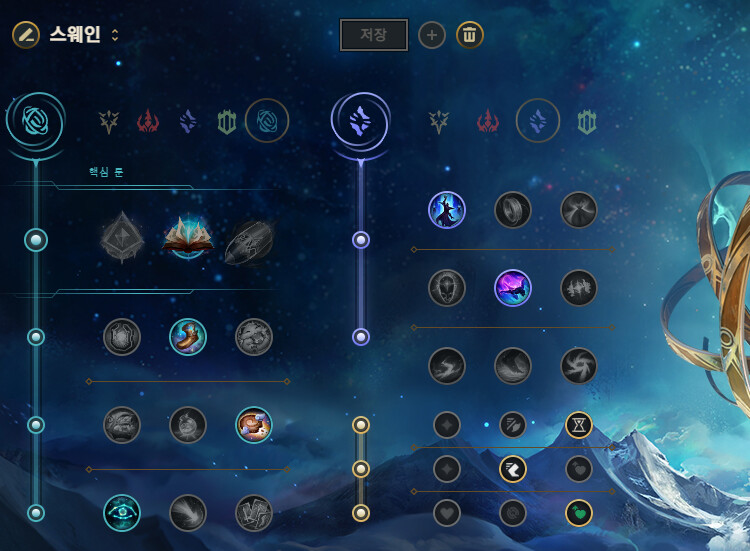Open the 스웨인 rune page dropdown
The image size is (750, 551).
pos(115,35)
